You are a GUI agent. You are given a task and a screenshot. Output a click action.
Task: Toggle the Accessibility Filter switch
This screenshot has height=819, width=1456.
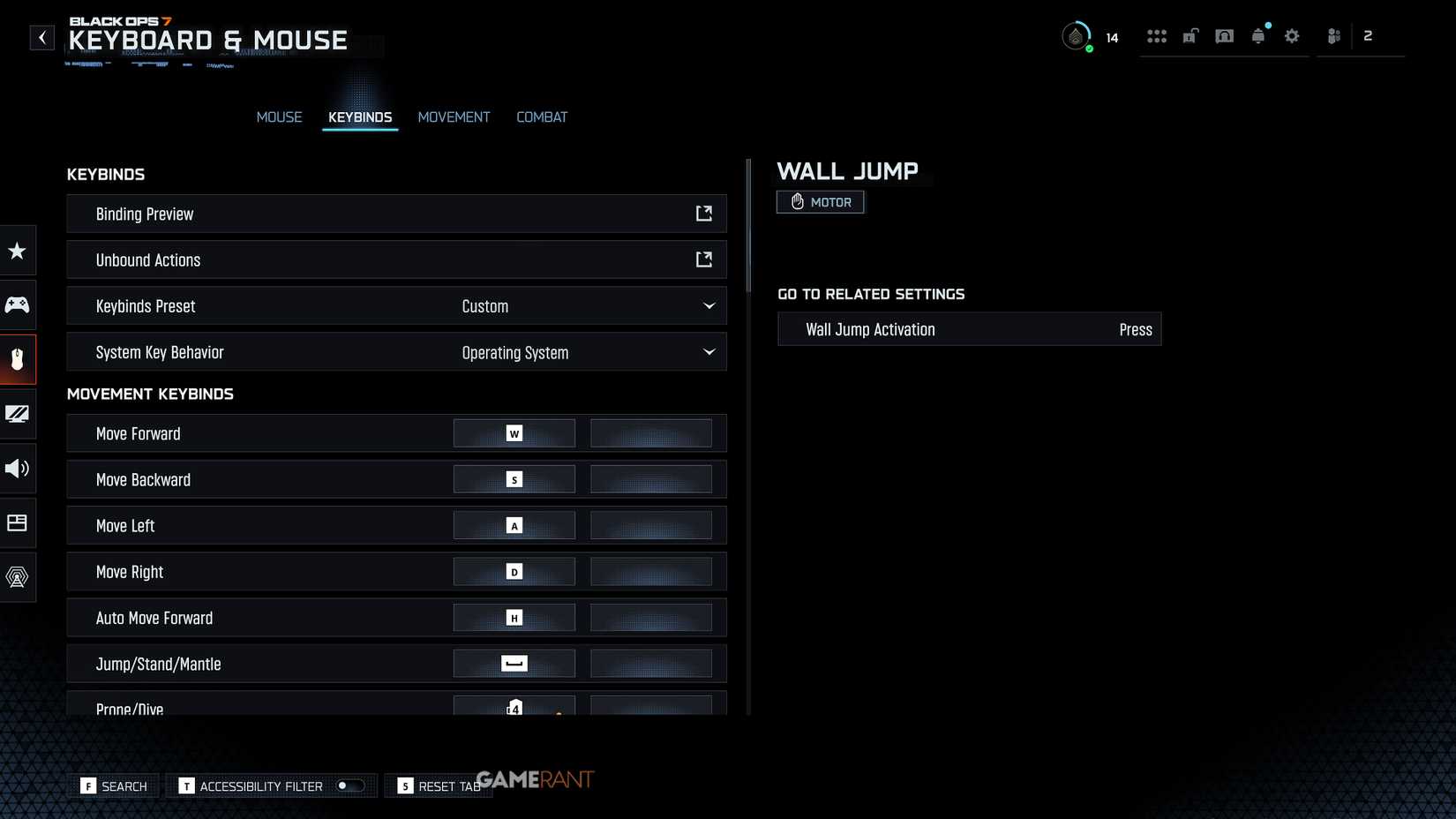(x=349, y=785)
